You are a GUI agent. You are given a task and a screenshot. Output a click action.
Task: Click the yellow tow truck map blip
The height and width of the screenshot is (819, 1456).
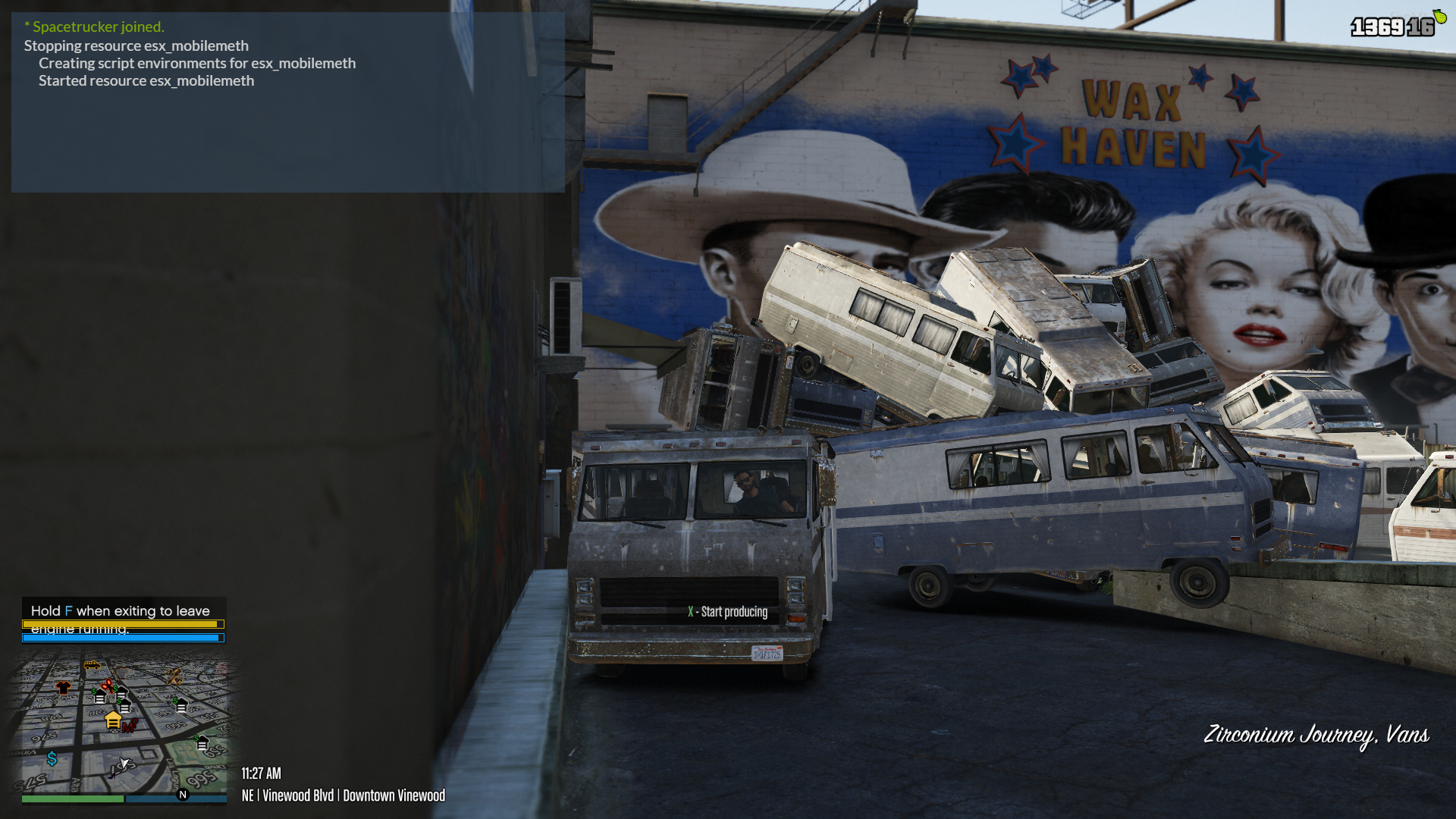pyautogui.click(x=92, y=665)
